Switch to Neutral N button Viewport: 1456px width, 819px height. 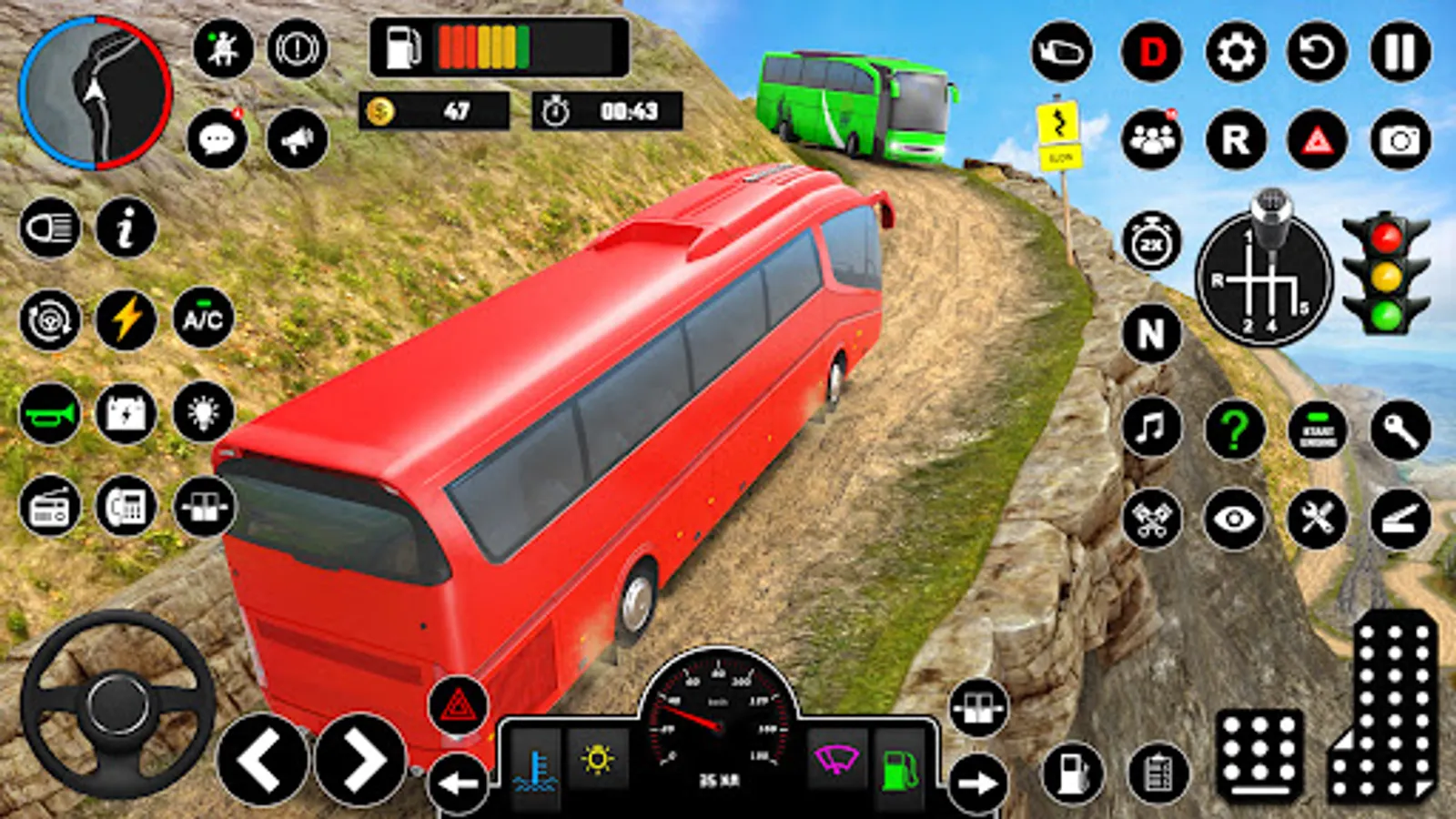pos(1151,334)
